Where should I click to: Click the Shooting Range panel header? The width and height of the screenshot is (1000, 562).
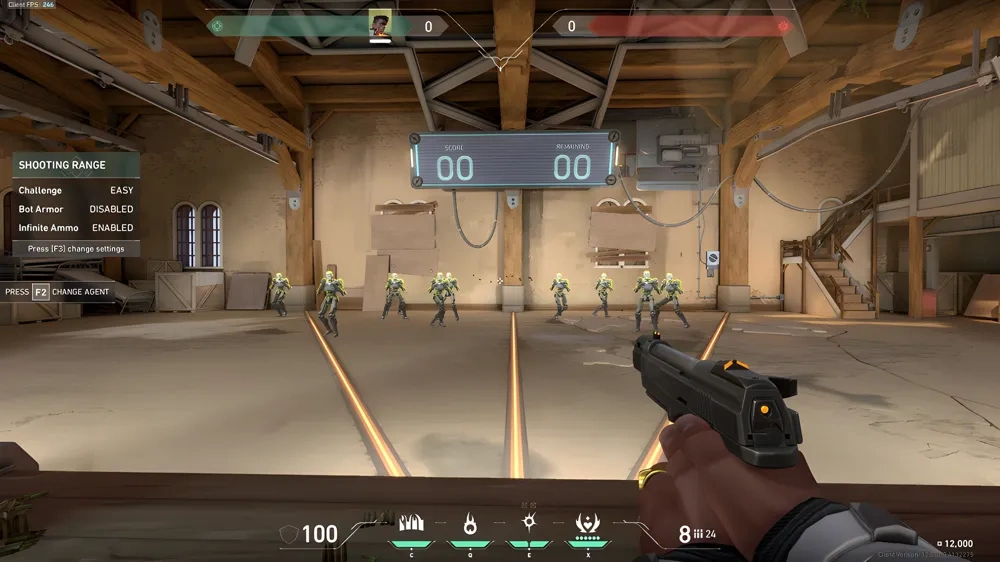[x=76, y=165]
